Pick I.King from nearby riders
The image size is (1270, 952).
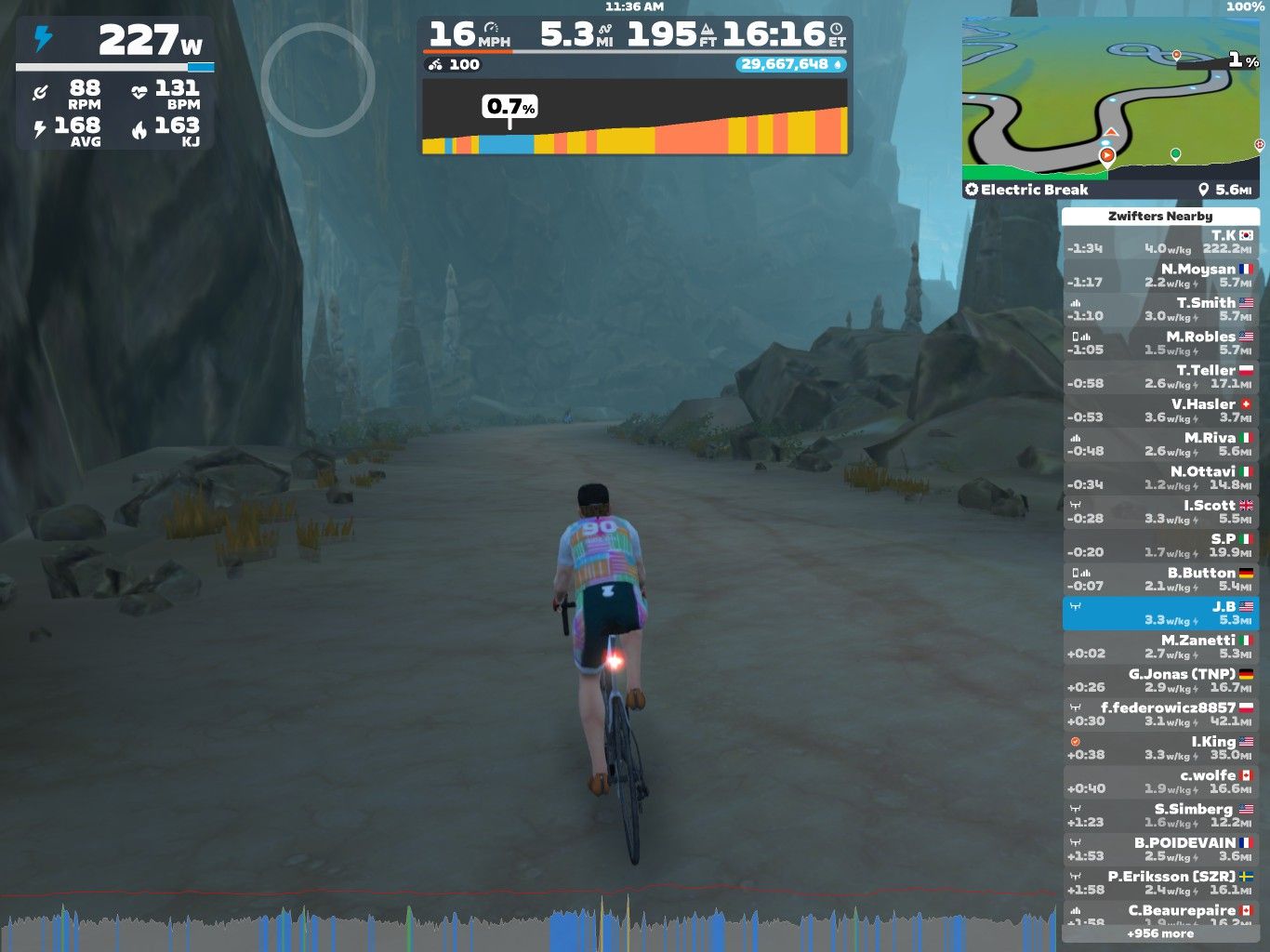pyautogui.click(x=1160, y=747)
